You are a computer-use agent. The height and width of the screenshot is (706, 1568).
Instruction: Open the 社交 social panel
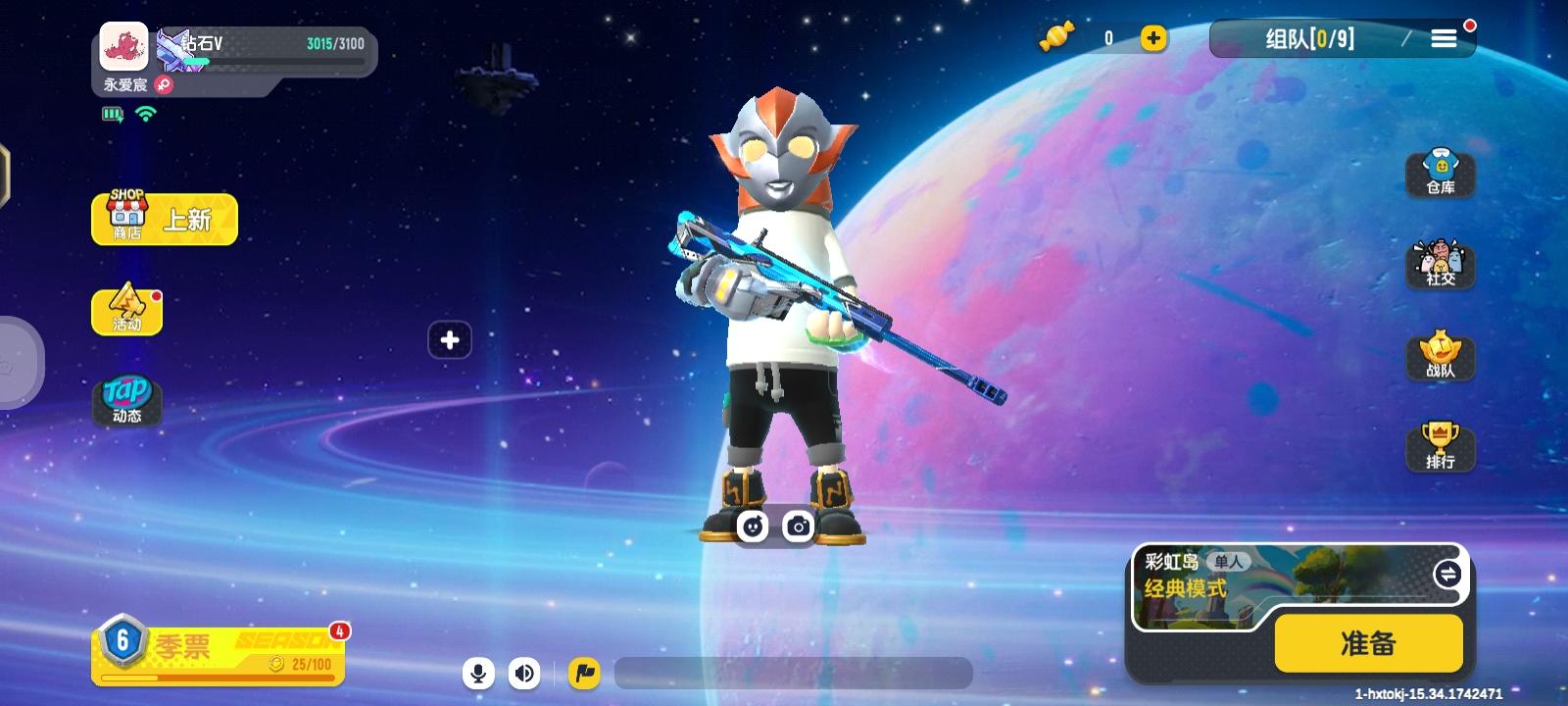tap(1441, 265)
